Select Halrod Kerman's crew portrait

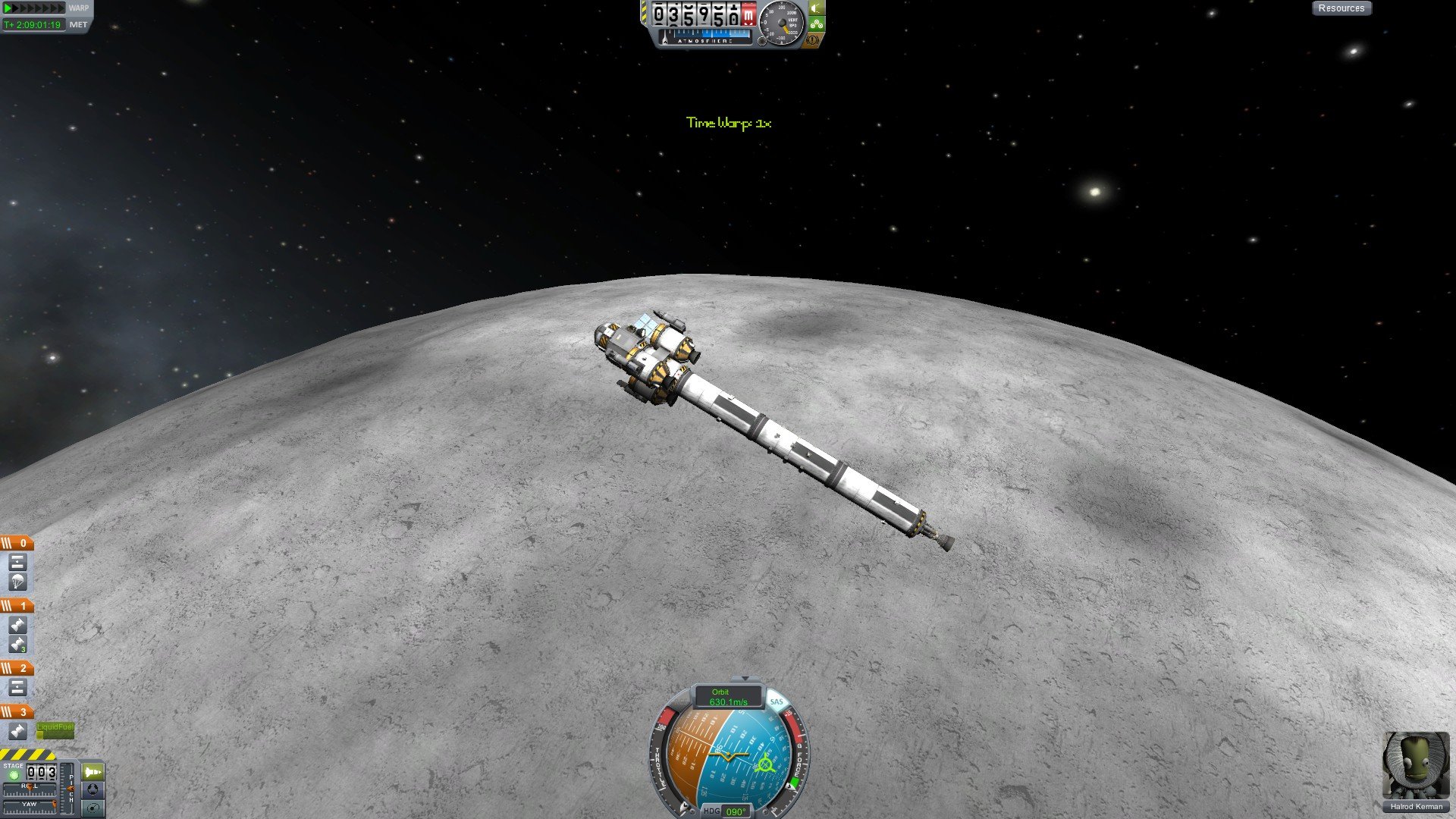tap(1415, 766)
